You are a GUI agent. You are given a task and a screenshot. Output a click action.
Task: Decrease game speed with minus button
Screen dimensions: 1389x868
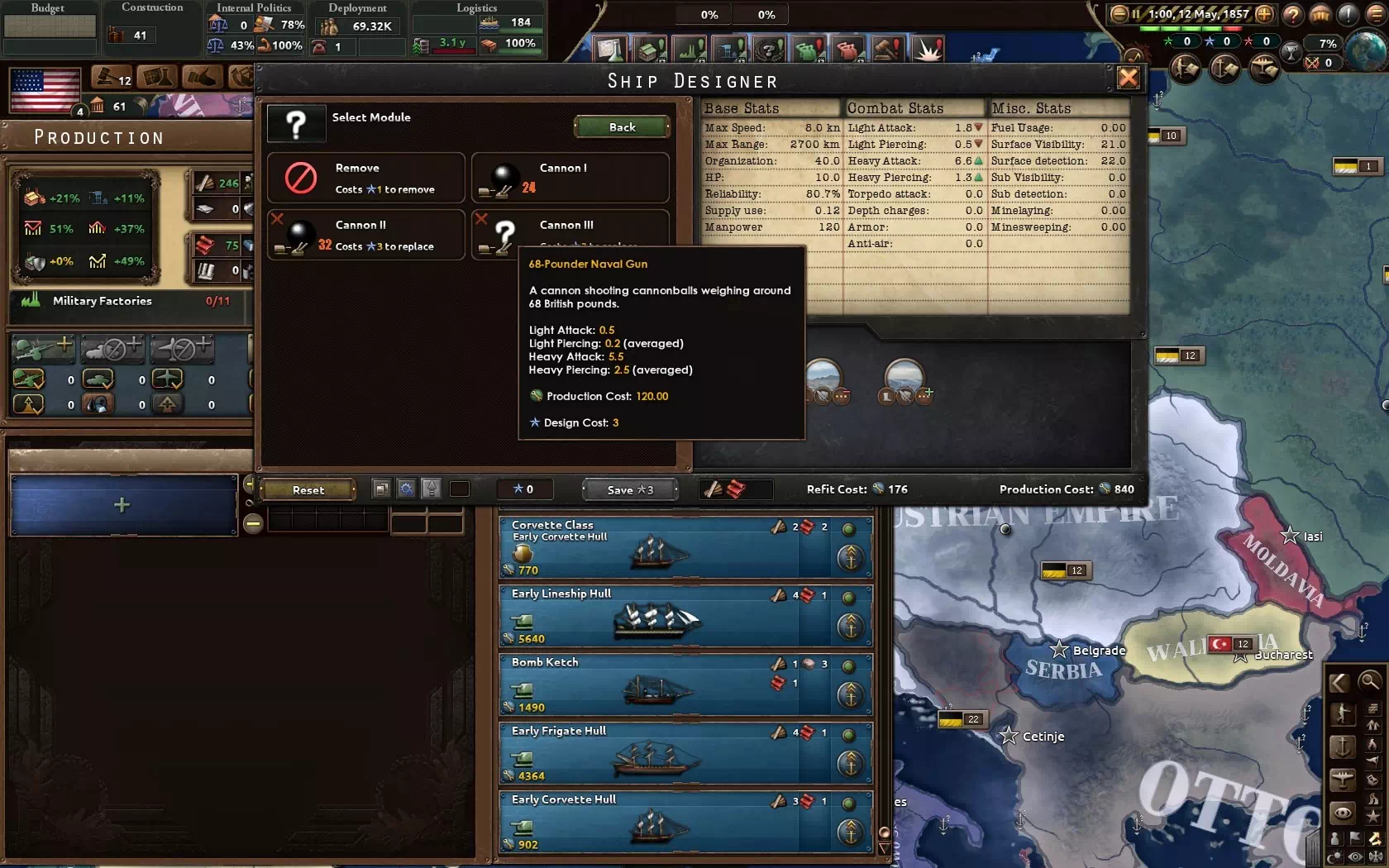coord(1119,14)
